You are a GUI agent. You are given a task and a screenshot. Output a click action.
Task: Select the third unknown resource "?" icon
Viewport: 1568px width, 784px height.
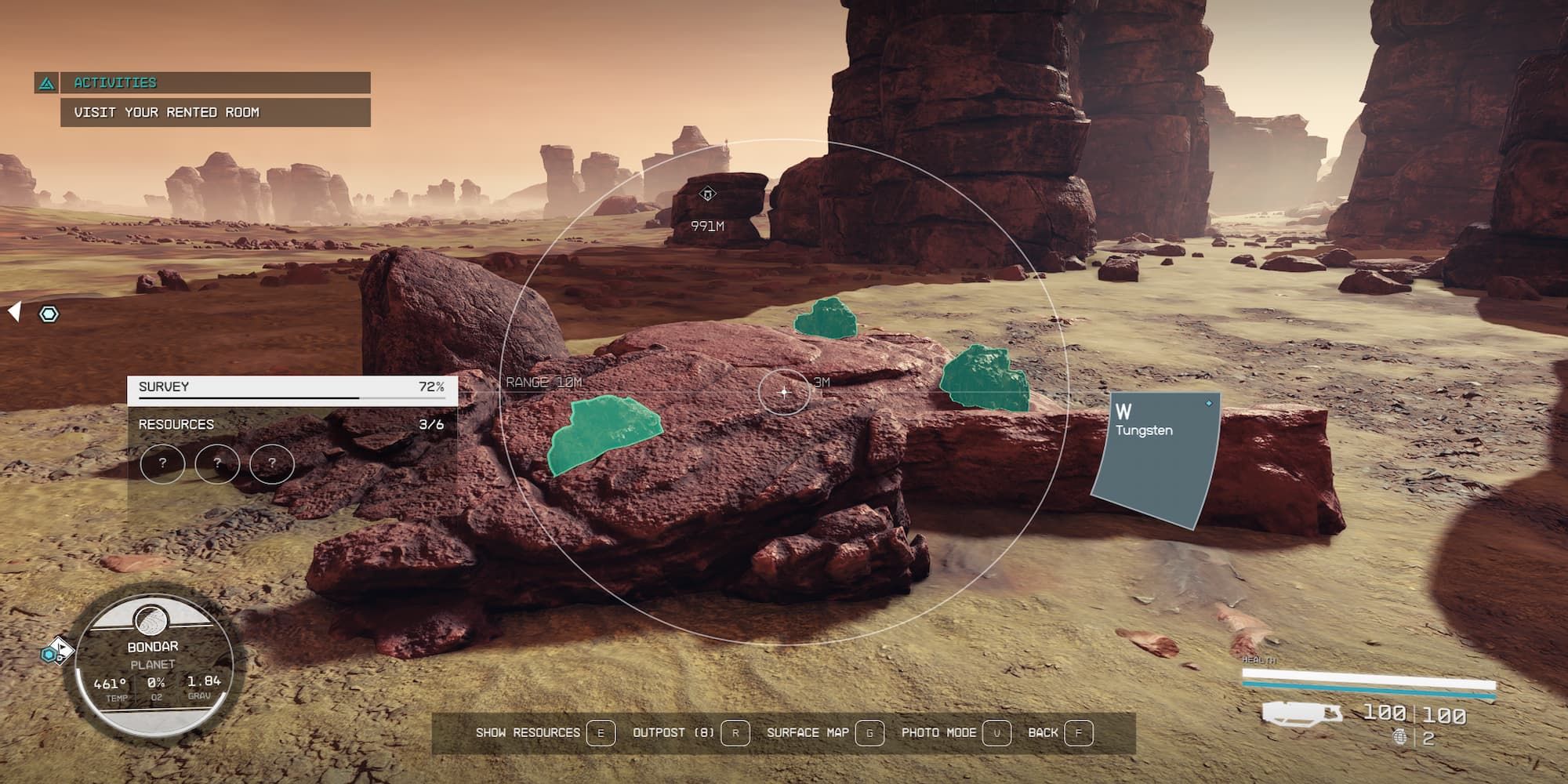pyautogui.click(x=270, y=463)
